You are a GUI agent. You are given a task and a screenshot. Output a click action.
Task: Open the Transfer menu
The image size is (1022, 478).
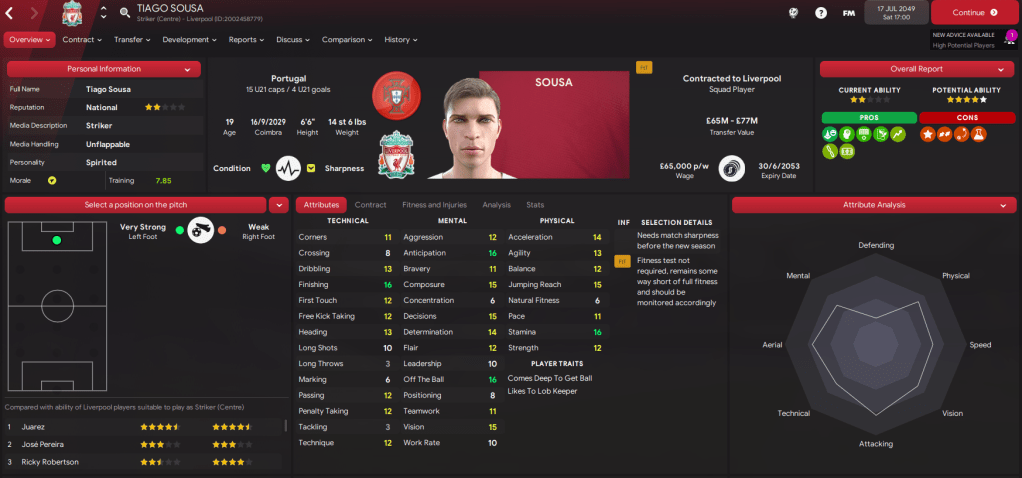(x=132, y=40)
